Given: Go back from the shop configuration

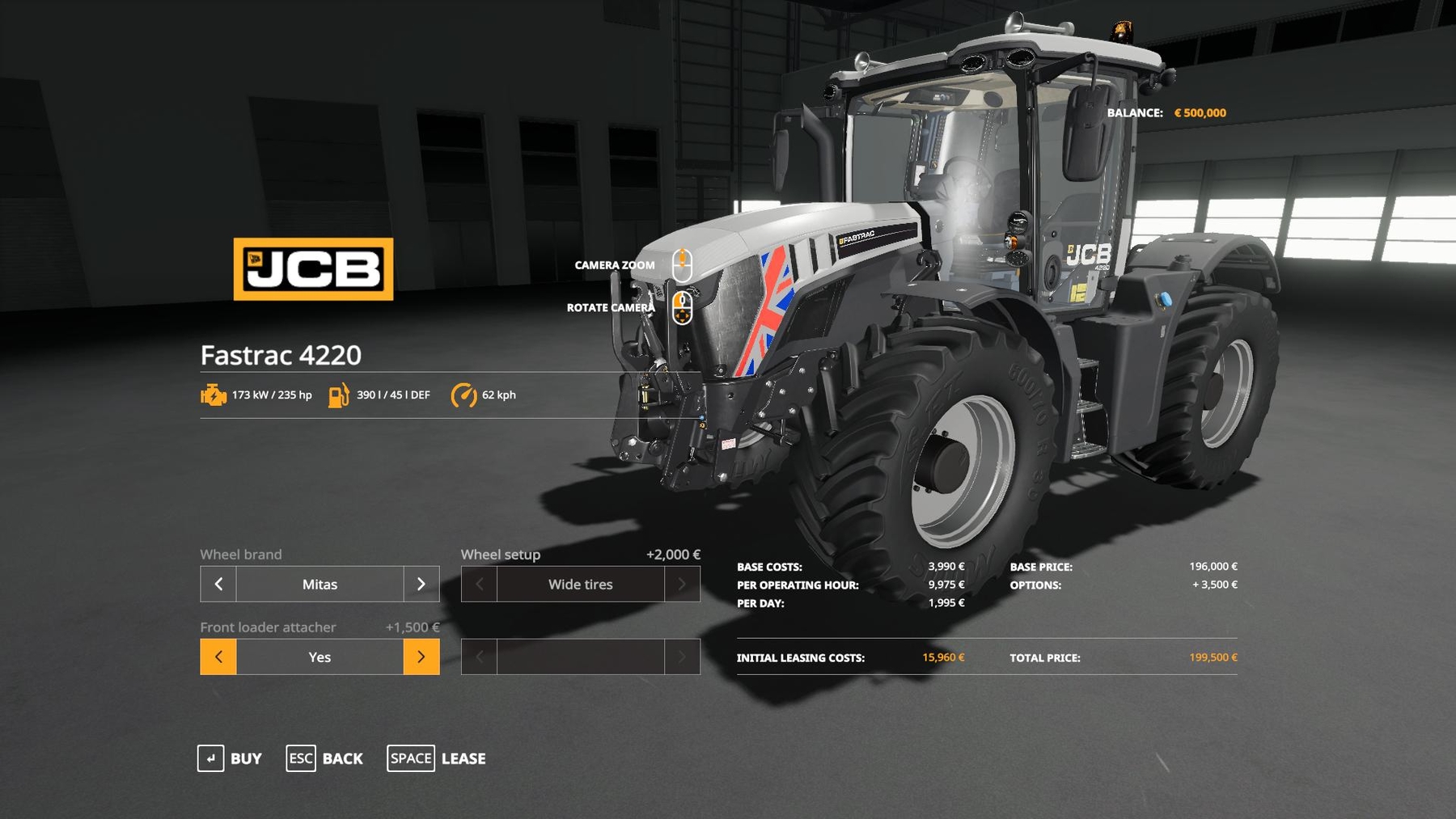Looking at the screenshot, I should click(324, 758).
